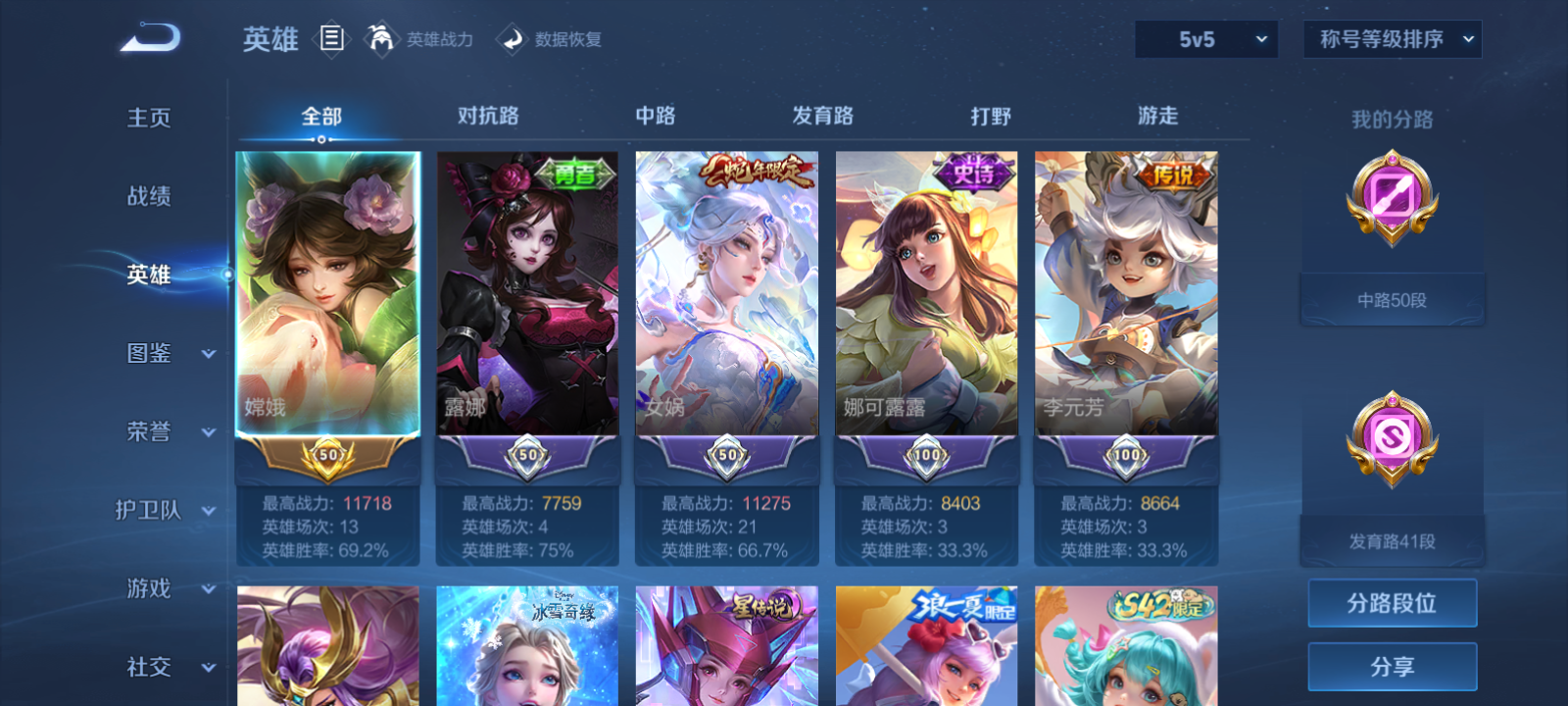This screenshot has width=1568, height=706.
Task: Open the hero list document icon beside 英雄
Action: point(333,39)
